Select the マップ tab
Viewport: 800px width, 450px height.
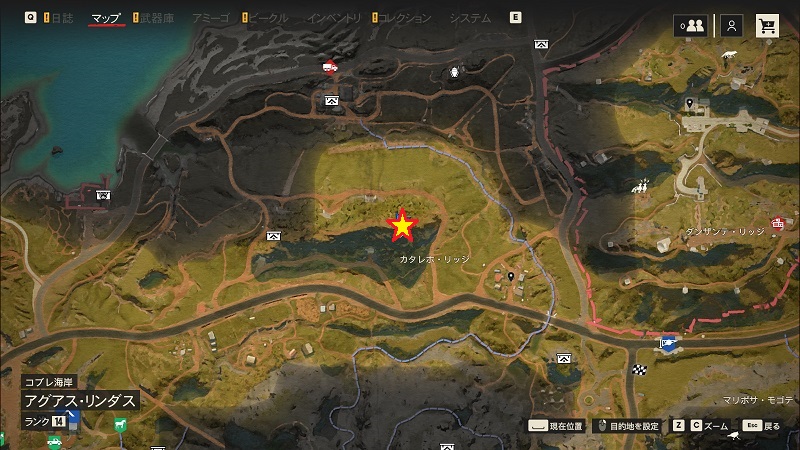coord(105,18)
